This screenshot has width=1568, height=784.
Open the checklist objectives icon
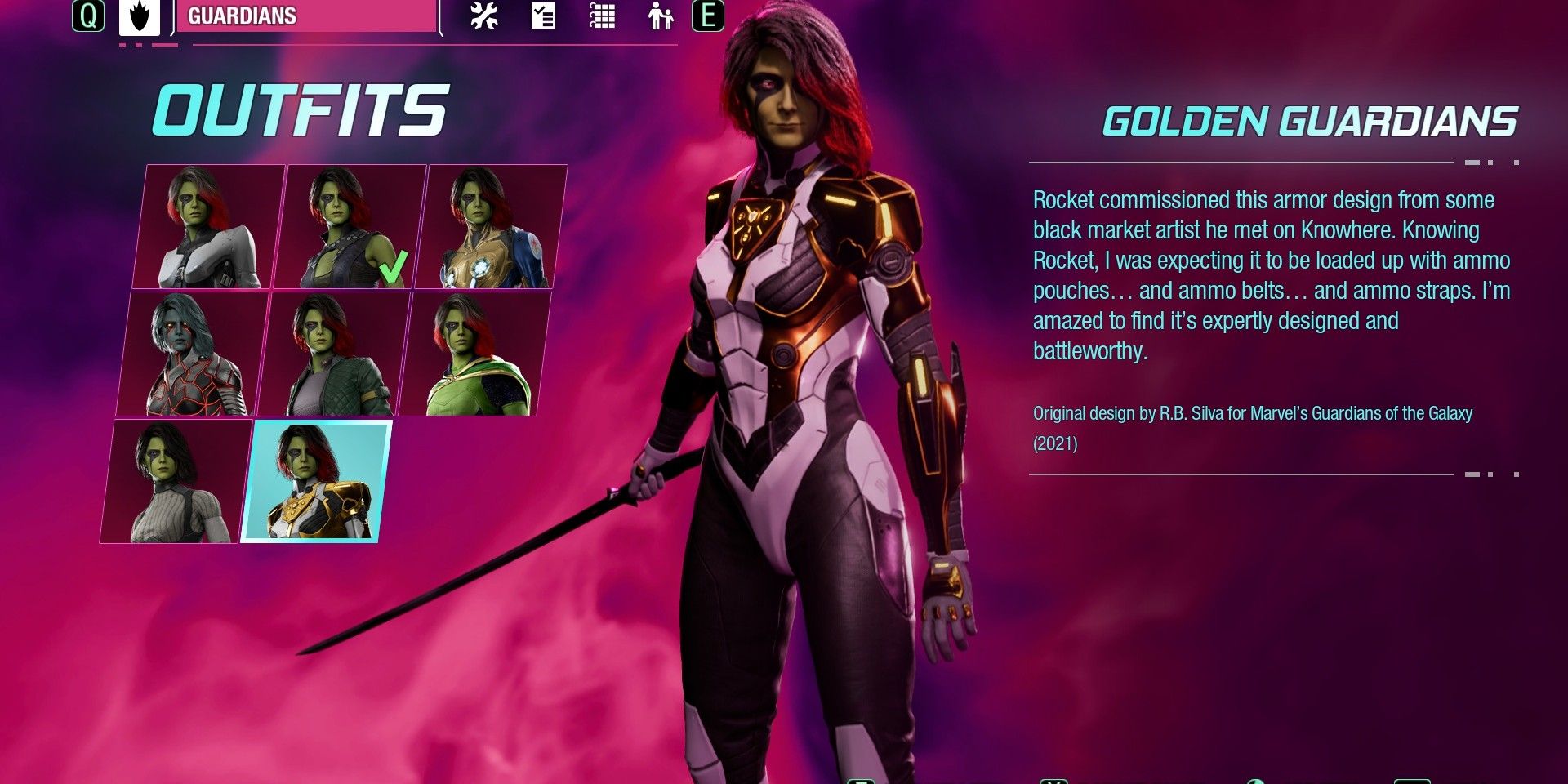[x=541, y=16]
